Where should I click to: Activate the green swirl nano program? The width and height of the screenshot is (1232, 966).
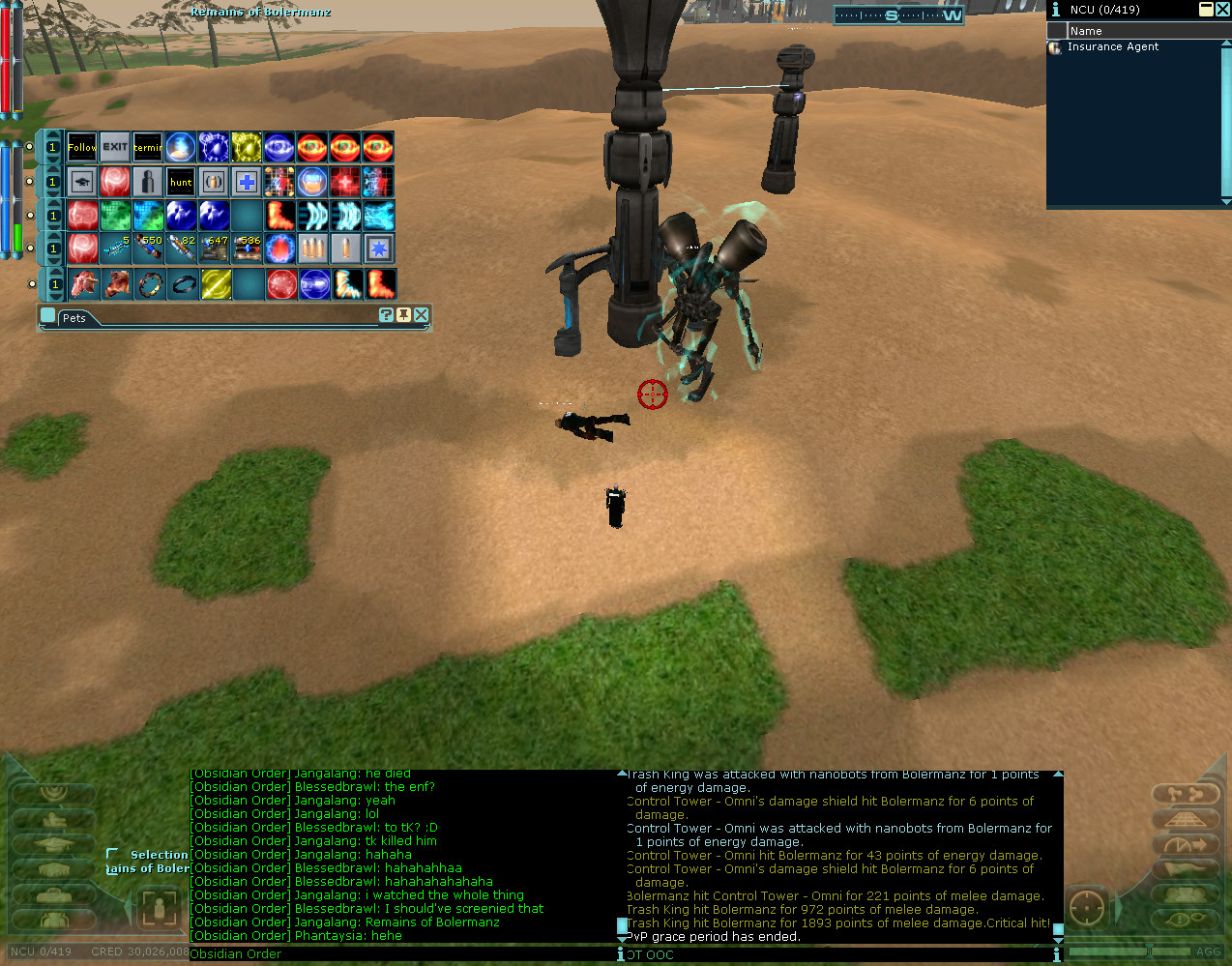[115, 215]
